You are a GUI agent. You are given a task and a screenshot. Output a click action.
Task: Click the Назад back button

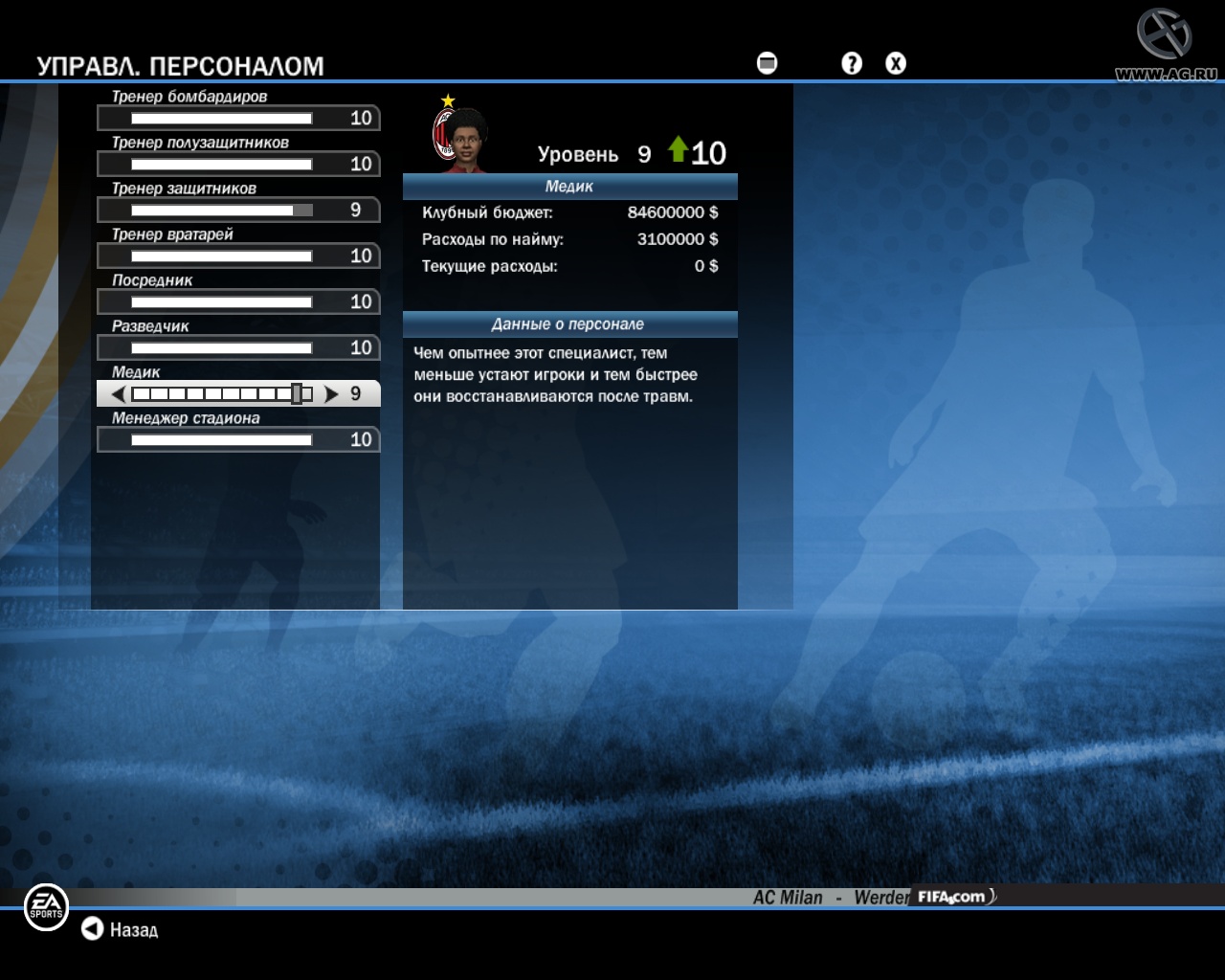pyautogui.click(x=120, y=929)
